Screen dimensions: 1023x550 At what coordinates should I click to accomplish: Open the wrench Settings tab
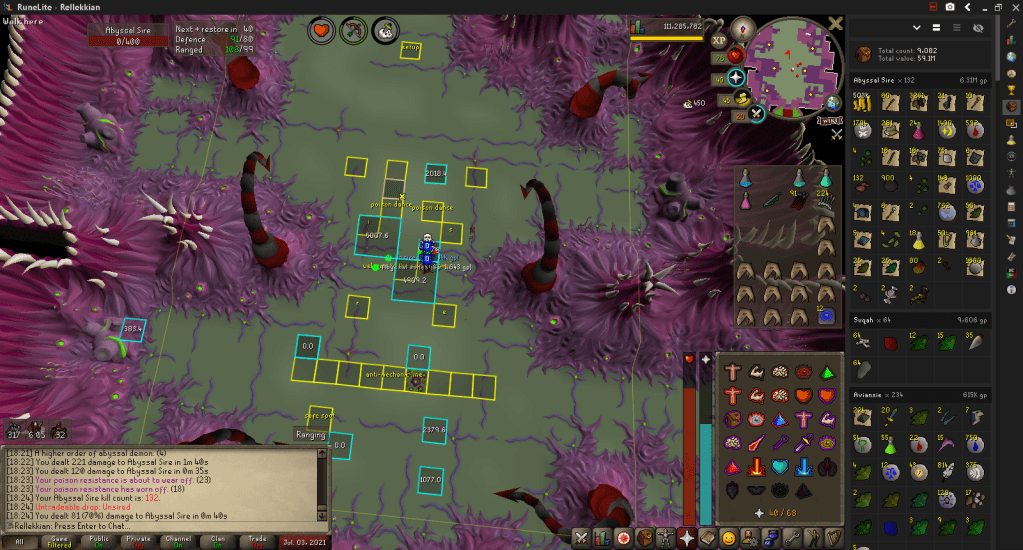pos(791,539)
